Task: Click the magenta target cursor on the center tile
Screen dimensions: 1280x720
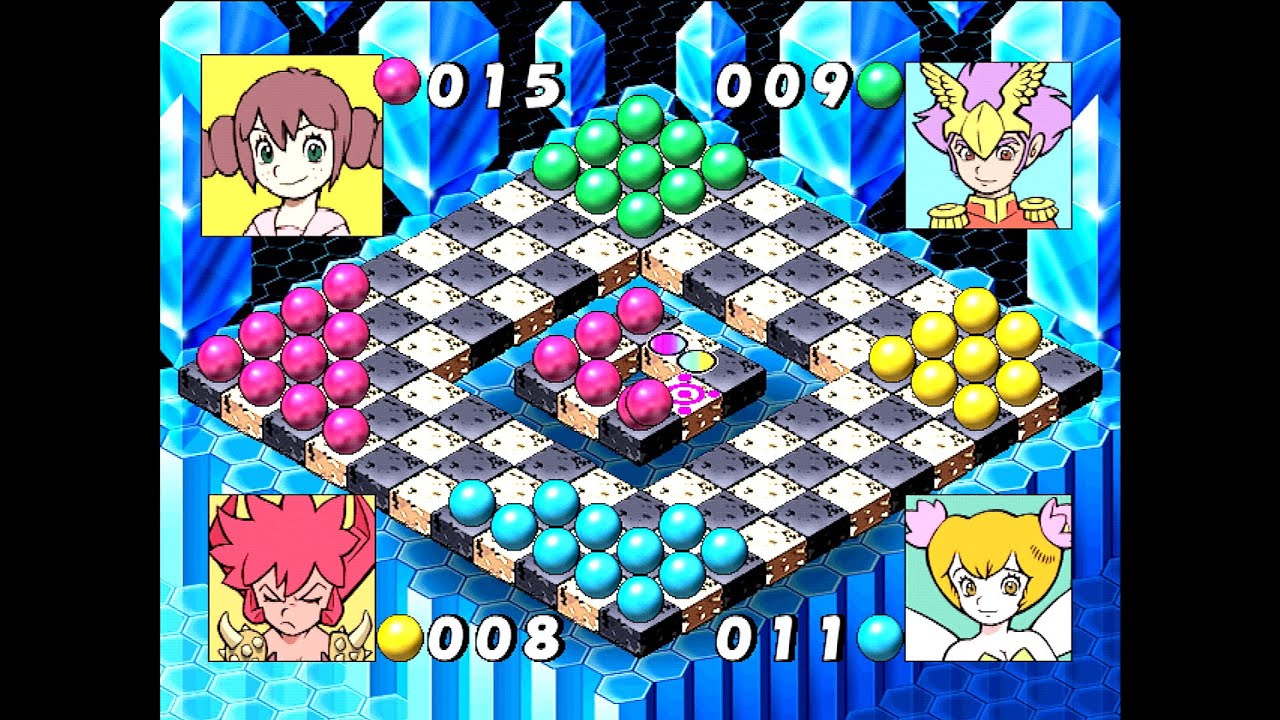Action: tap(690, 394)
